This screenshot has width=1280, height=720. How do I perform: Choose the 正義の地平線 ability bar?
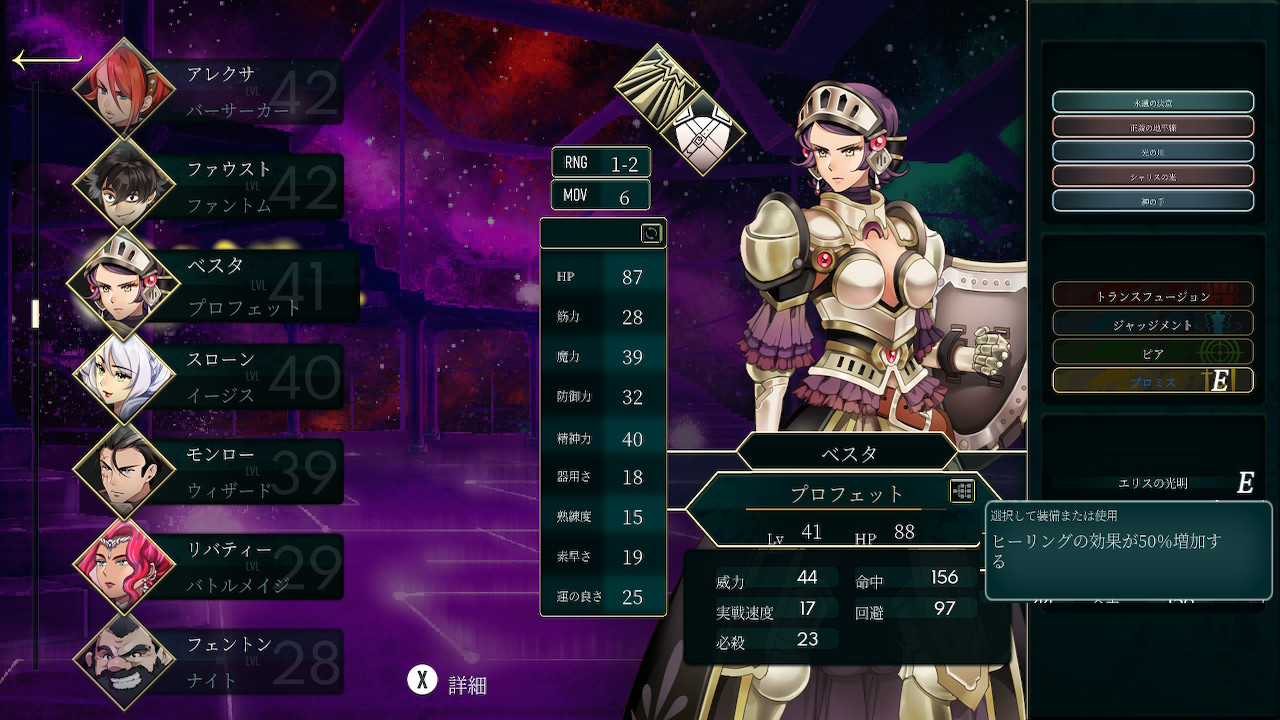pos(1152,127)
